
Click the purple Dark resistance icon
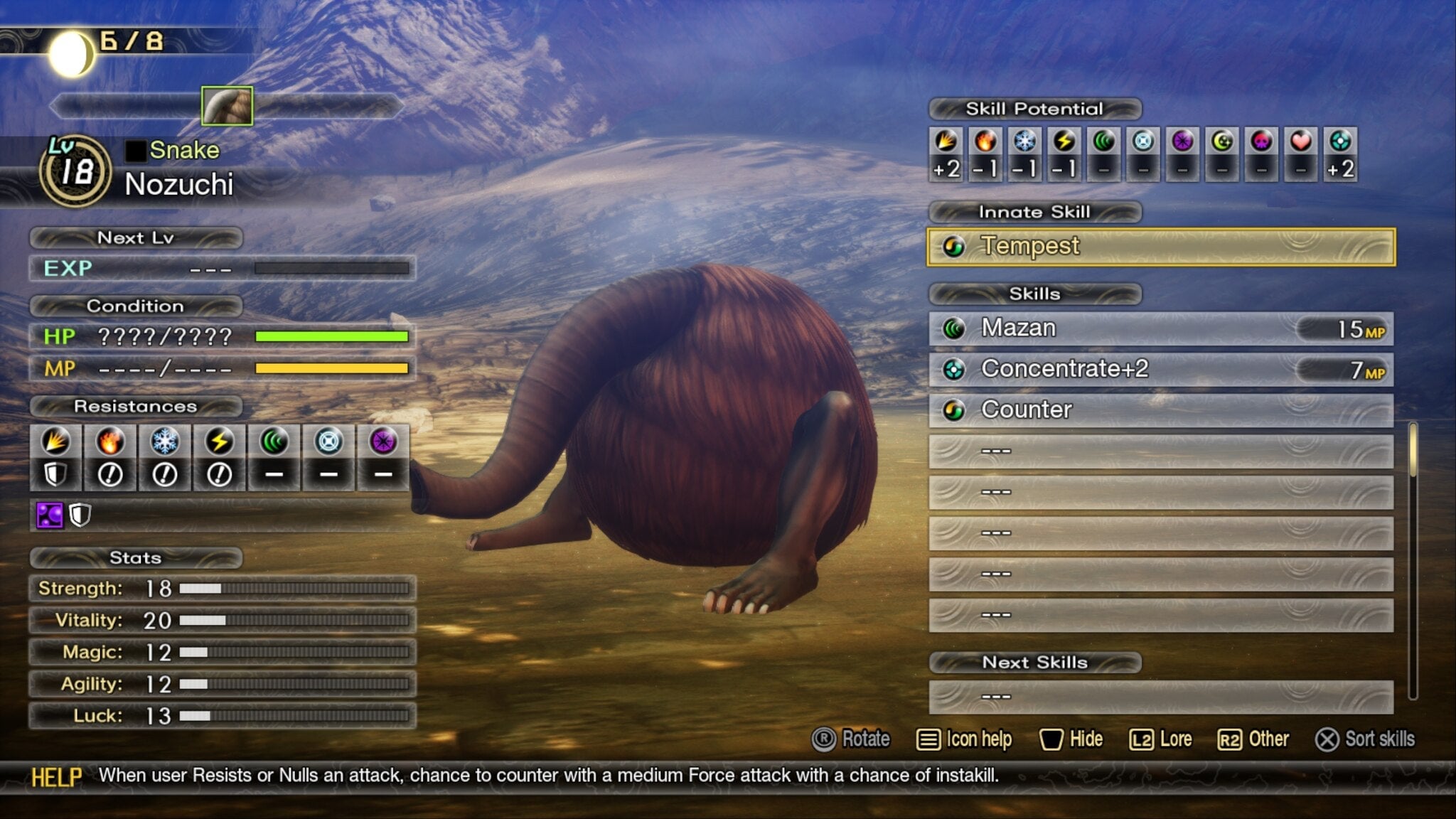[382, 442]
